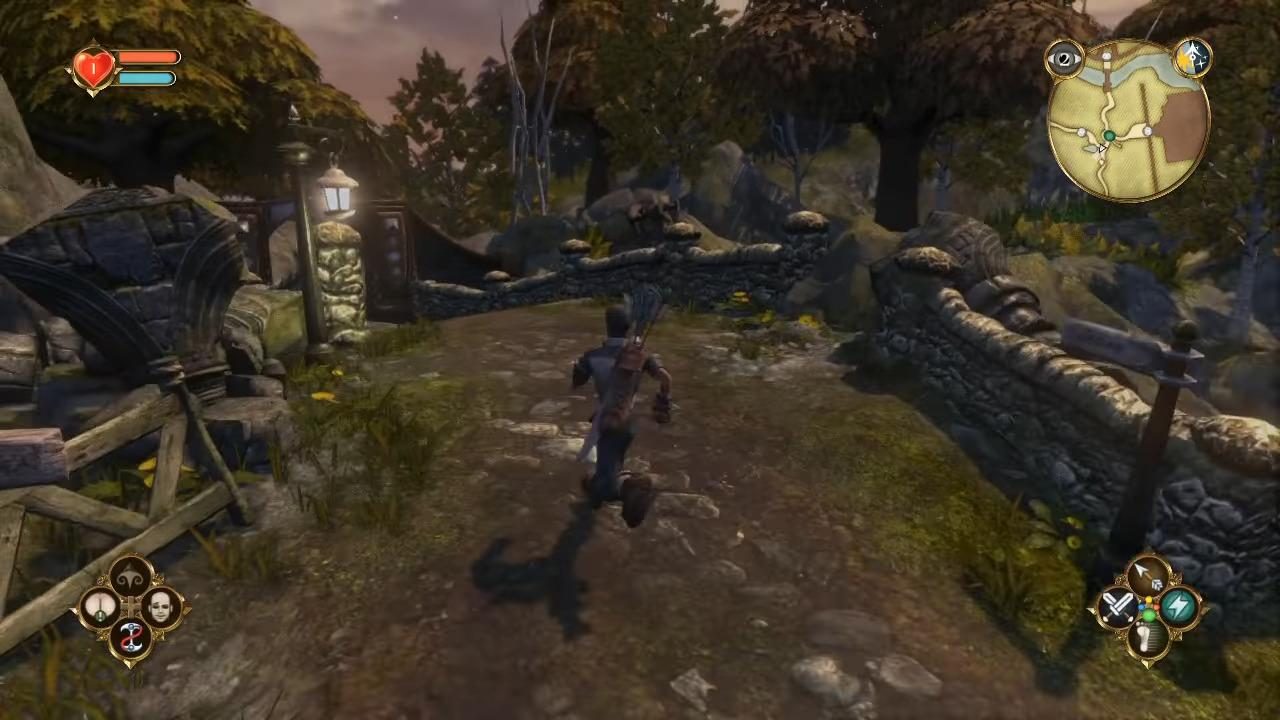Screen dimensions: 1280x720
Task: Select the lightning spell icon
Action: click(1178, 605)
